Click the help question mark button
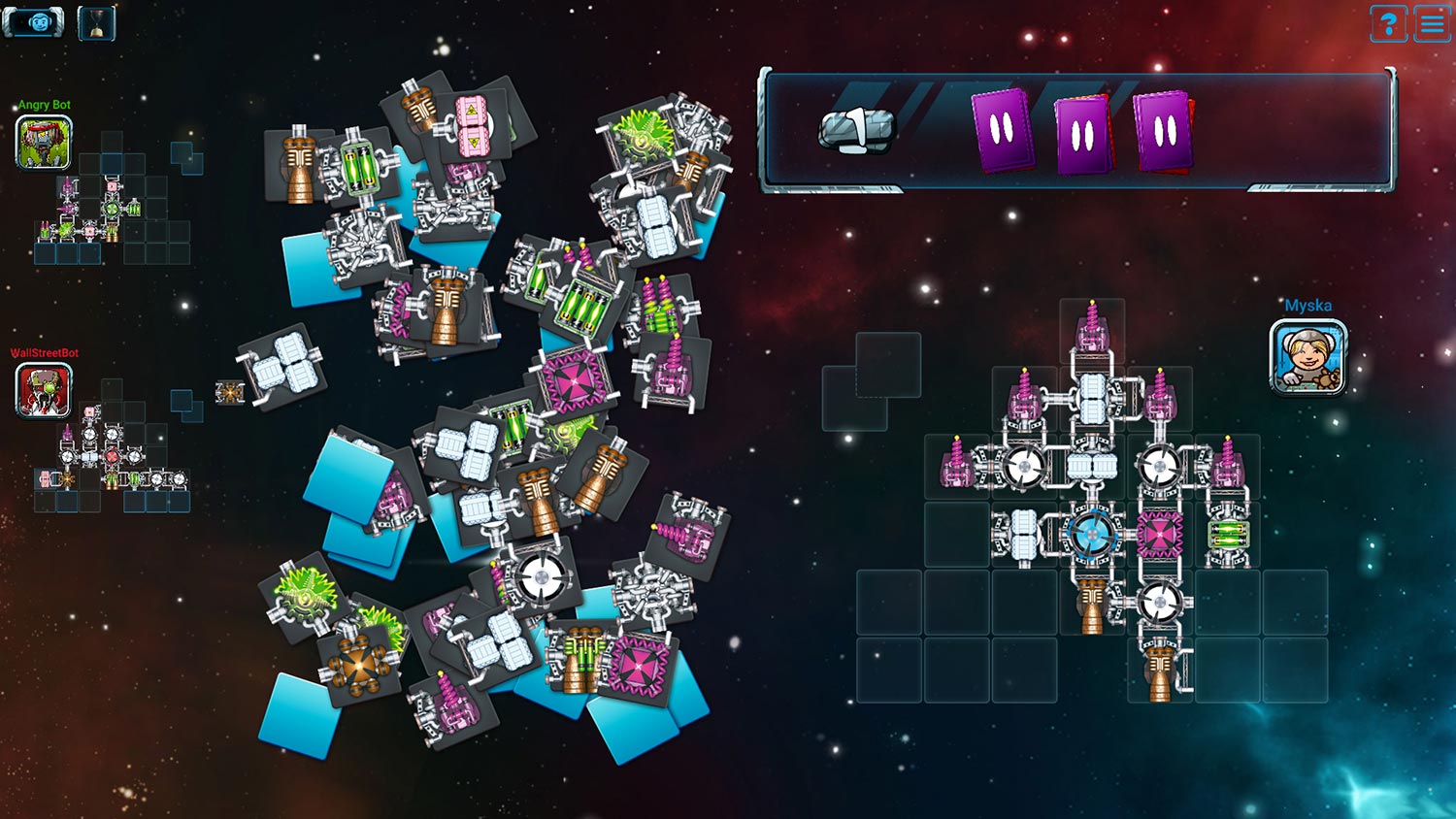1456x819 pixels. [x=1388, y=23]
